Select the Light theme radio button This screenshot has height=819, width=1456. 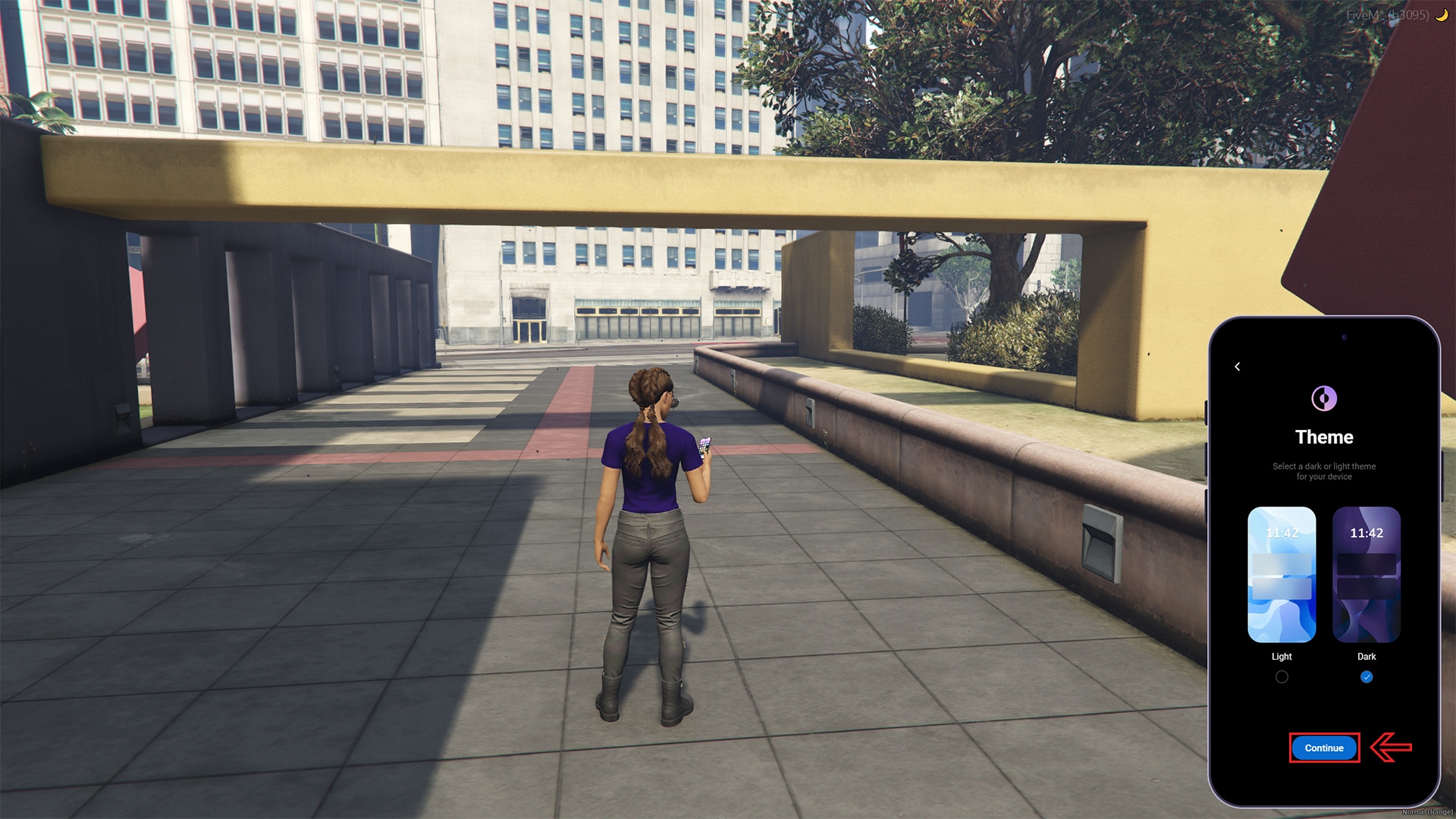(x=1282, y=677)
